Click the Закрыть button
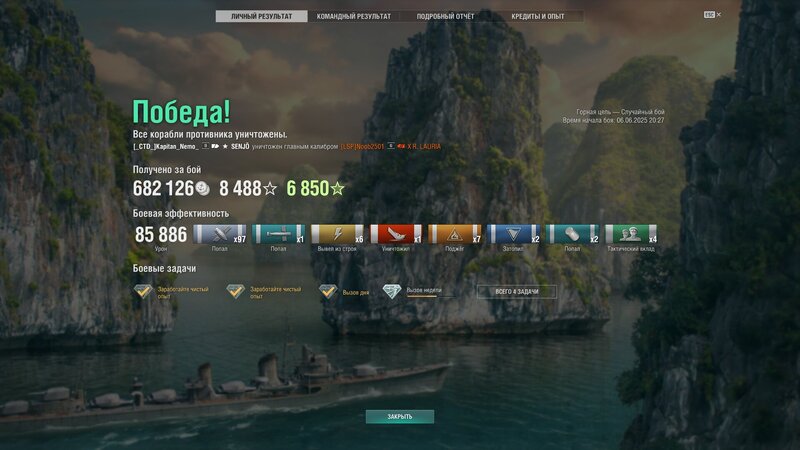Image resolution: width=800 pixels, height=450 pixels. click(x=399, y=416)
